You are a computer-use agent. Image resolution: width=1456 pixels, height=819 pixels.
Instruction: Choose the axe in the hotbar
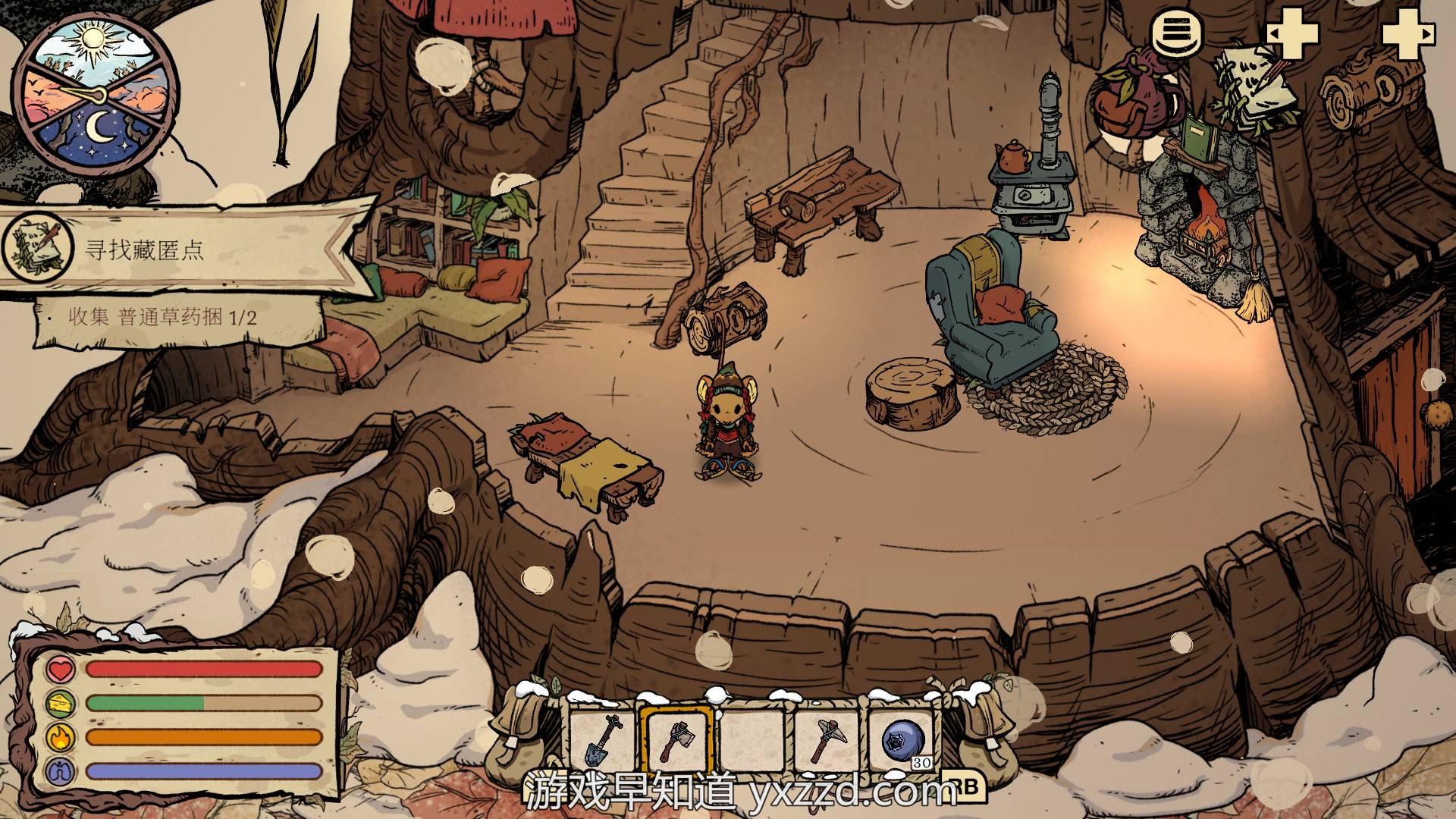(676, 740)
